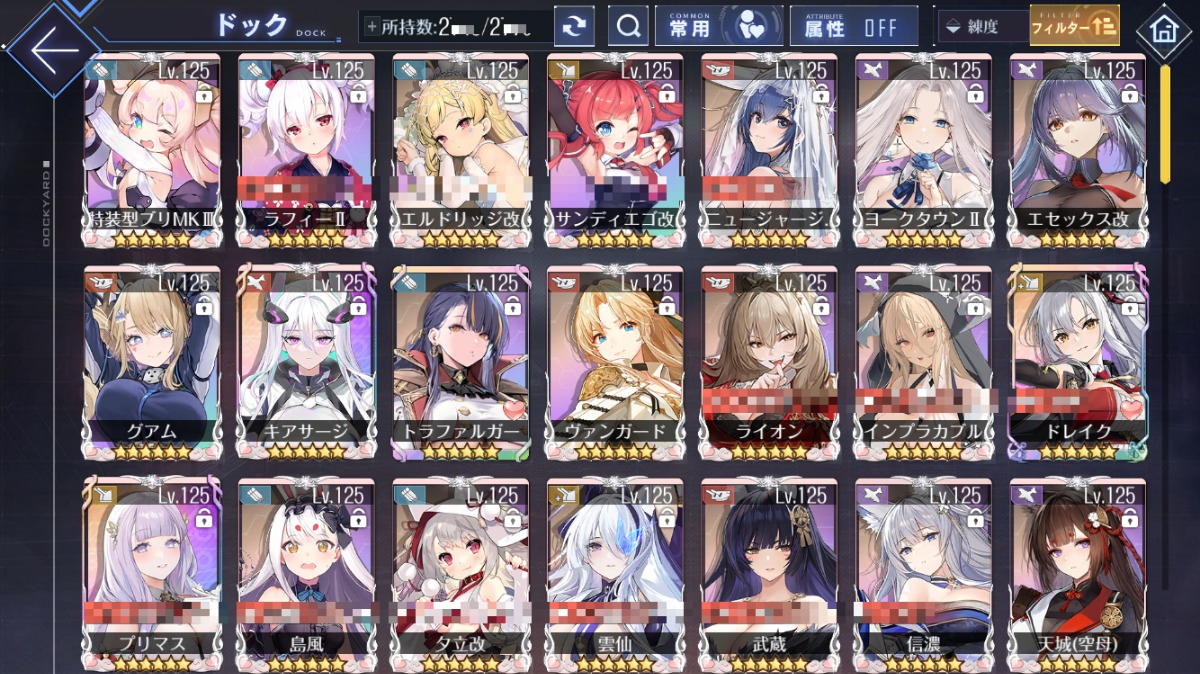Select the グアム ship card
The height and width of the screenshot is (674, 1200).
pyautogui.click(x=153, y=362)
